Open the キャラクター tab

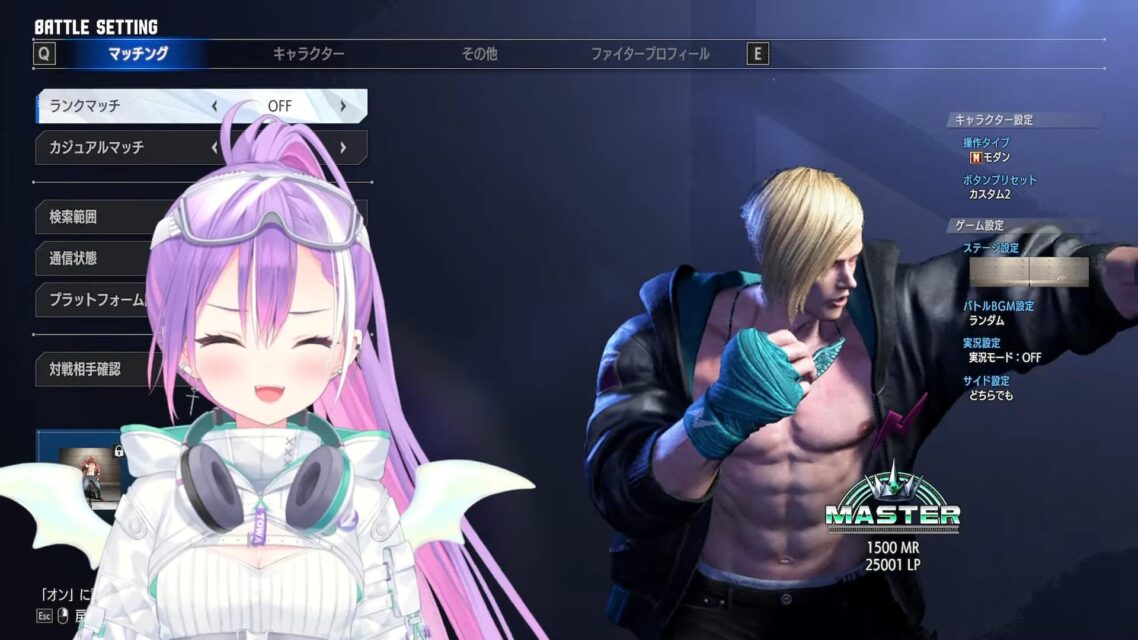[x=308, y=54]
